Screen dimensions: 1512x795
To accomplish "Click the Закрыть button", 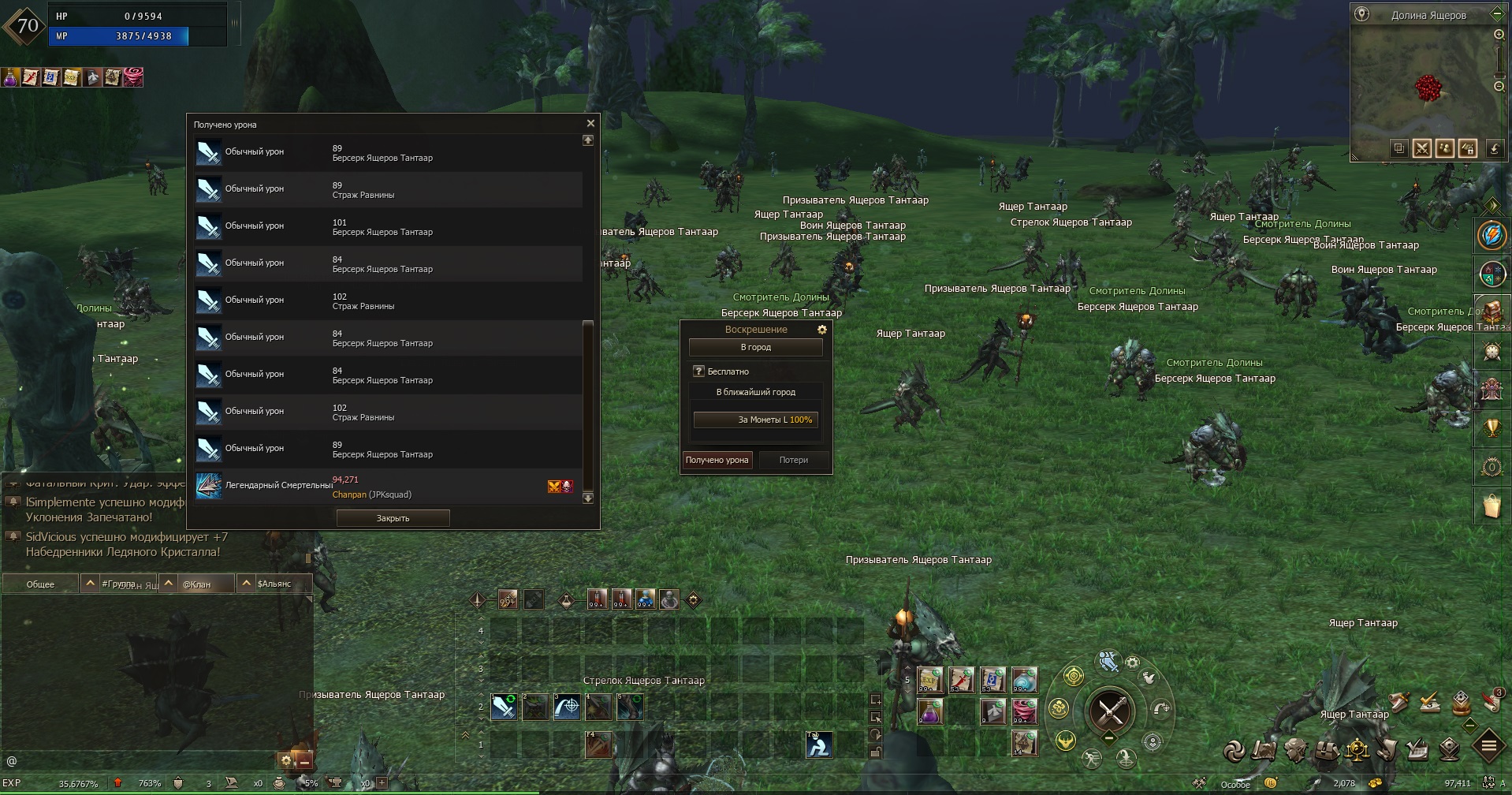I will pos(393,518).
